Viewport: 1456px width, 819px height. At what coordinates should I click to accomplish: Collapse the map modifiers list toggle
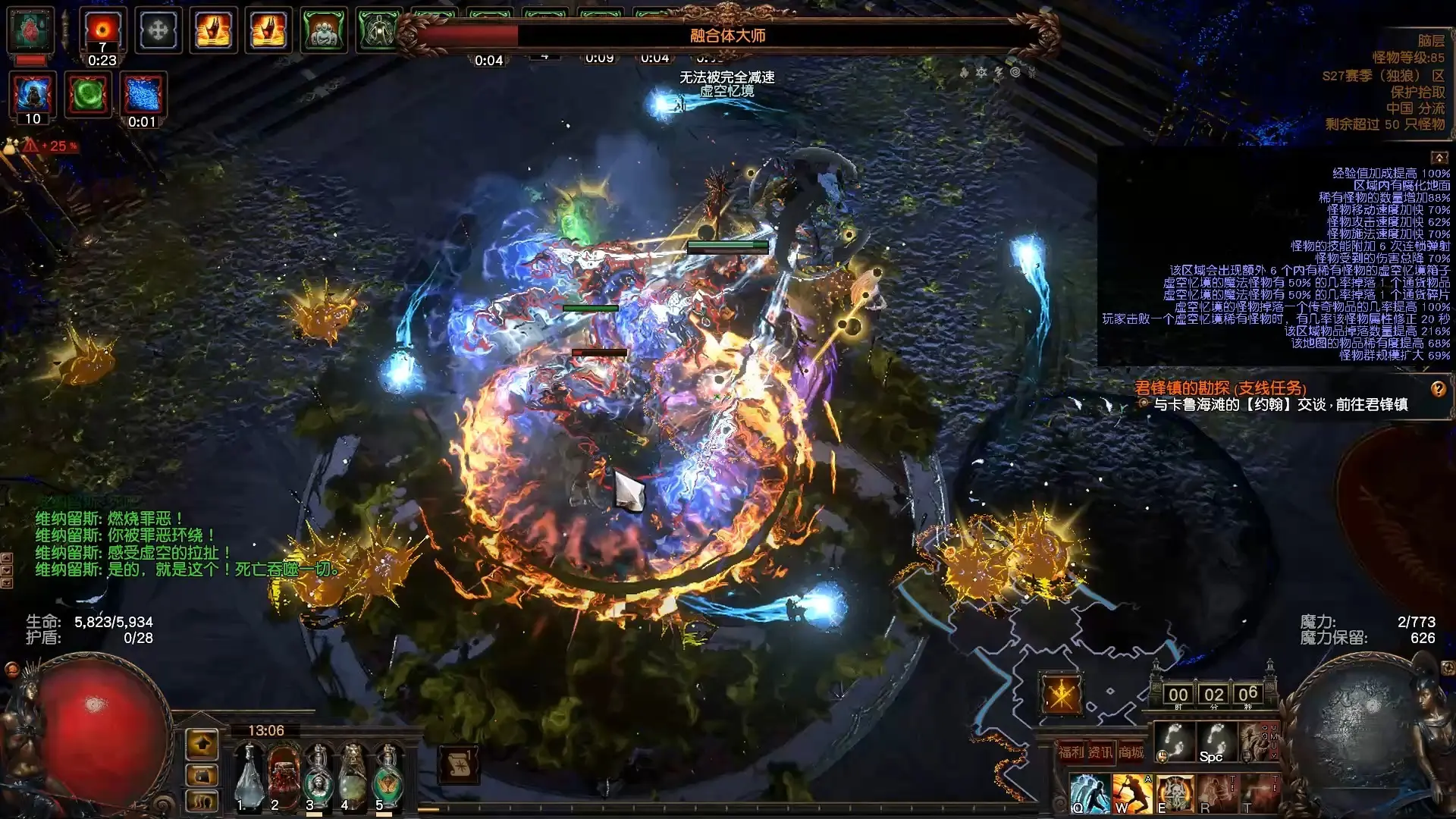pos(1439,158)
